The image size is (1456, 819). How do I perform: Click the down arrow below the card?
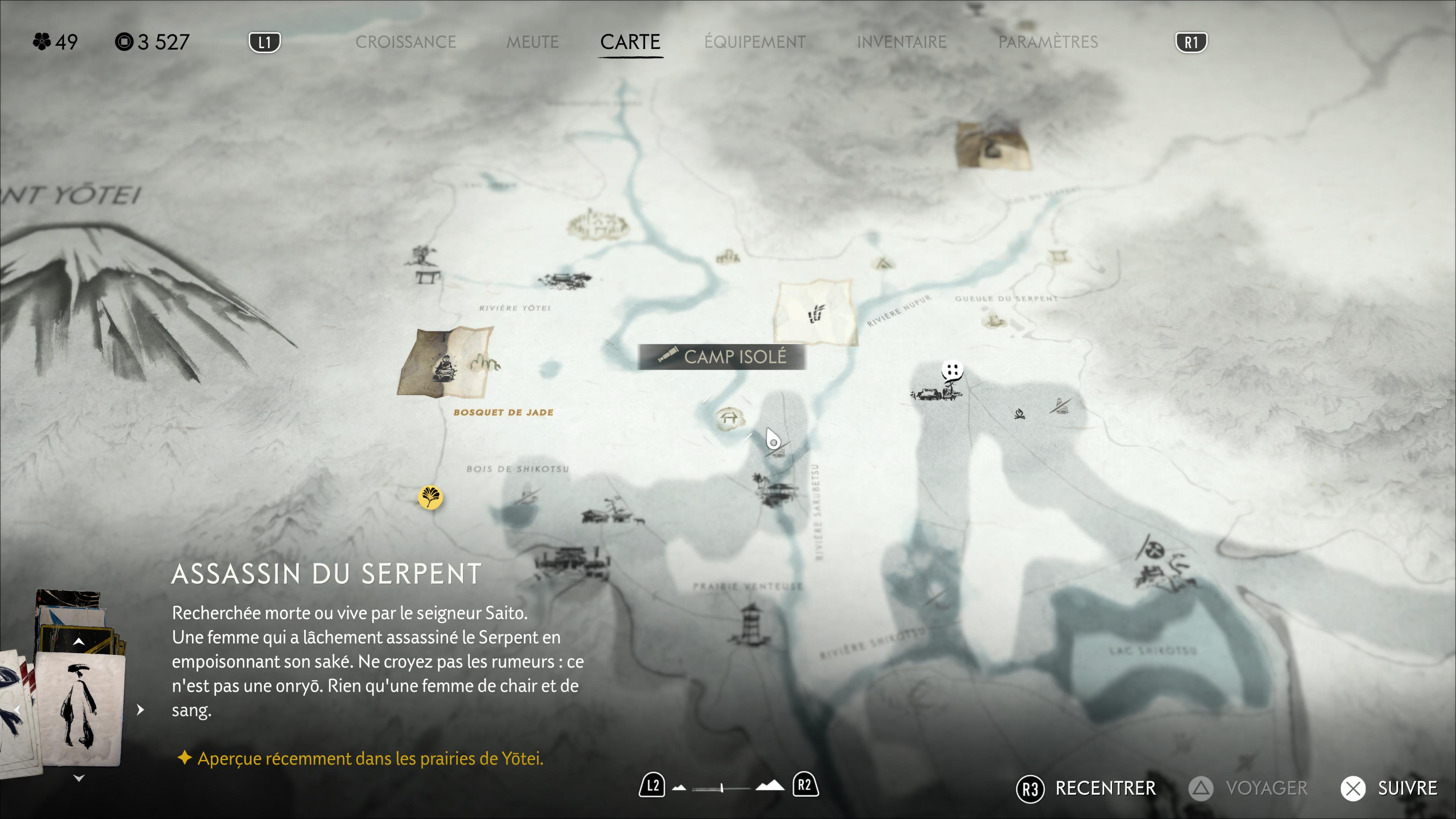[79, 778]
